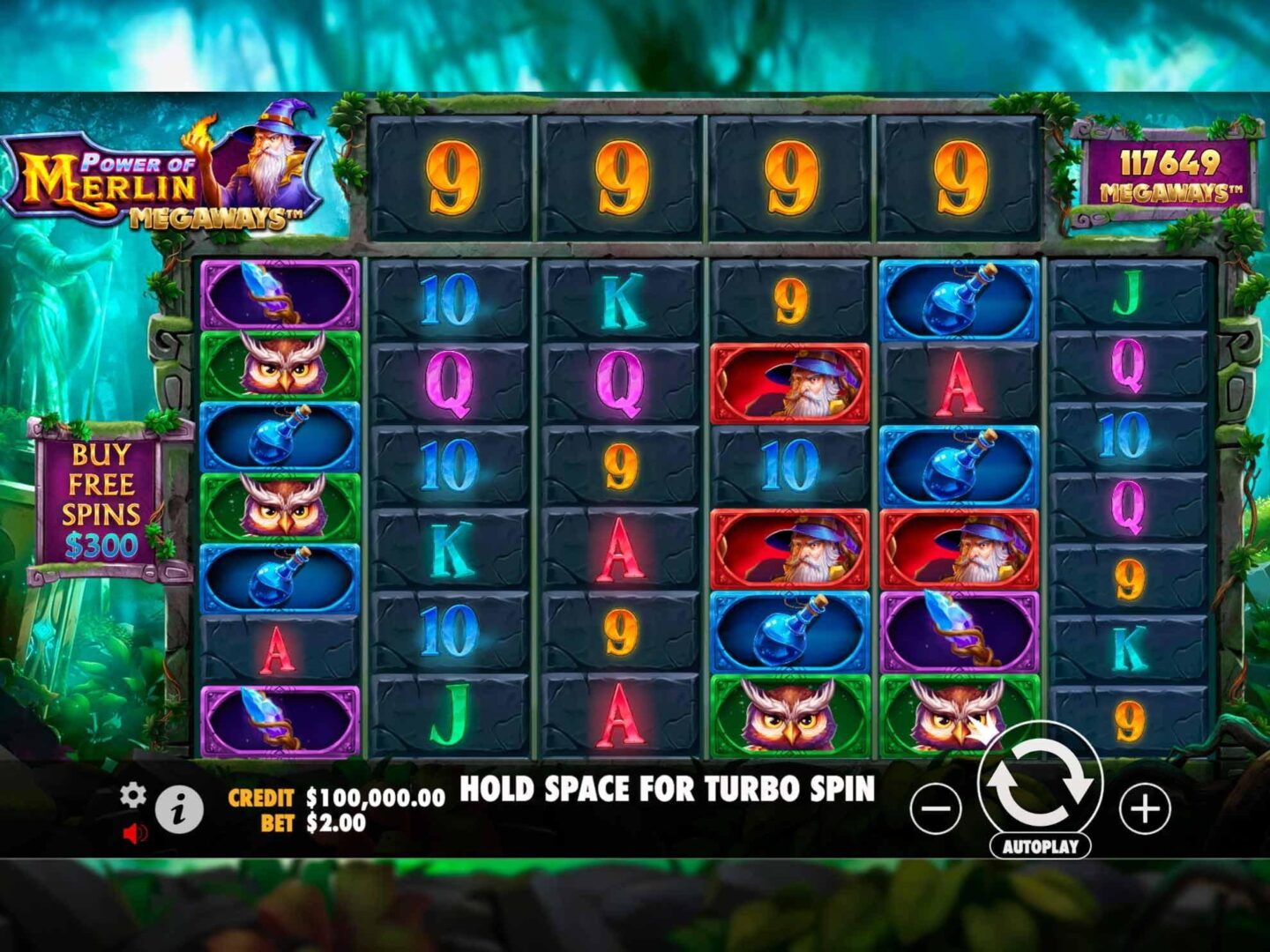1270x952 pixels.
Task: Open the Autoplay options
Action: [1041, 846]
